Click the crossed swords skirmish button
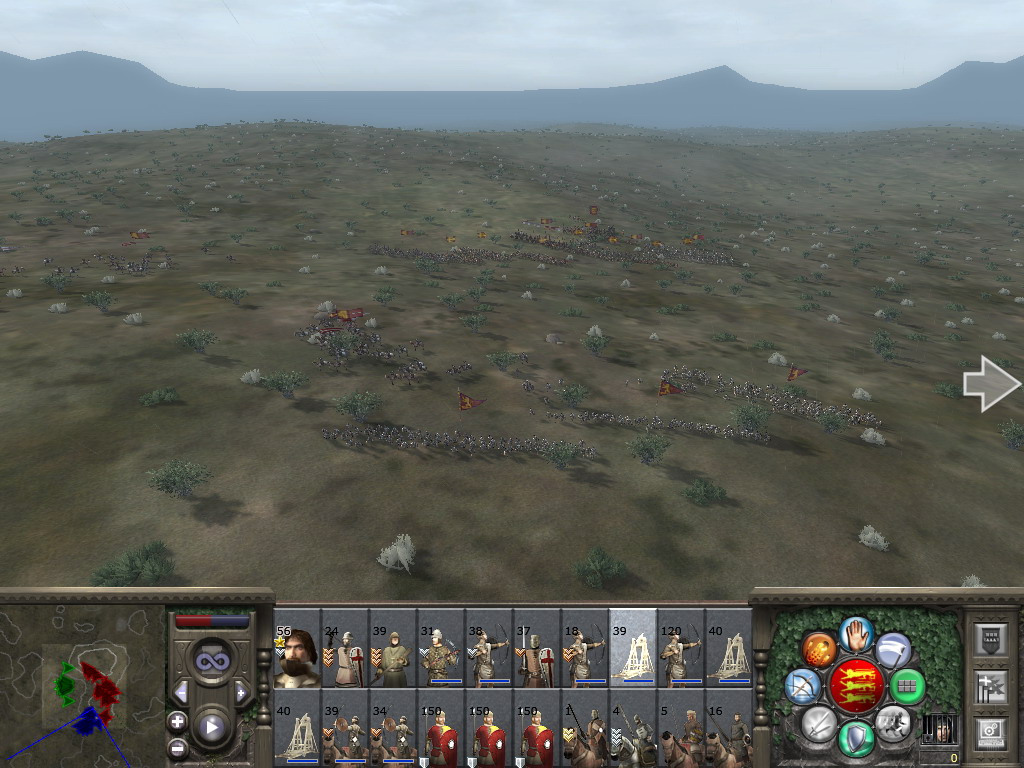The image size is (1024, 768). click(x=819, y=722)
